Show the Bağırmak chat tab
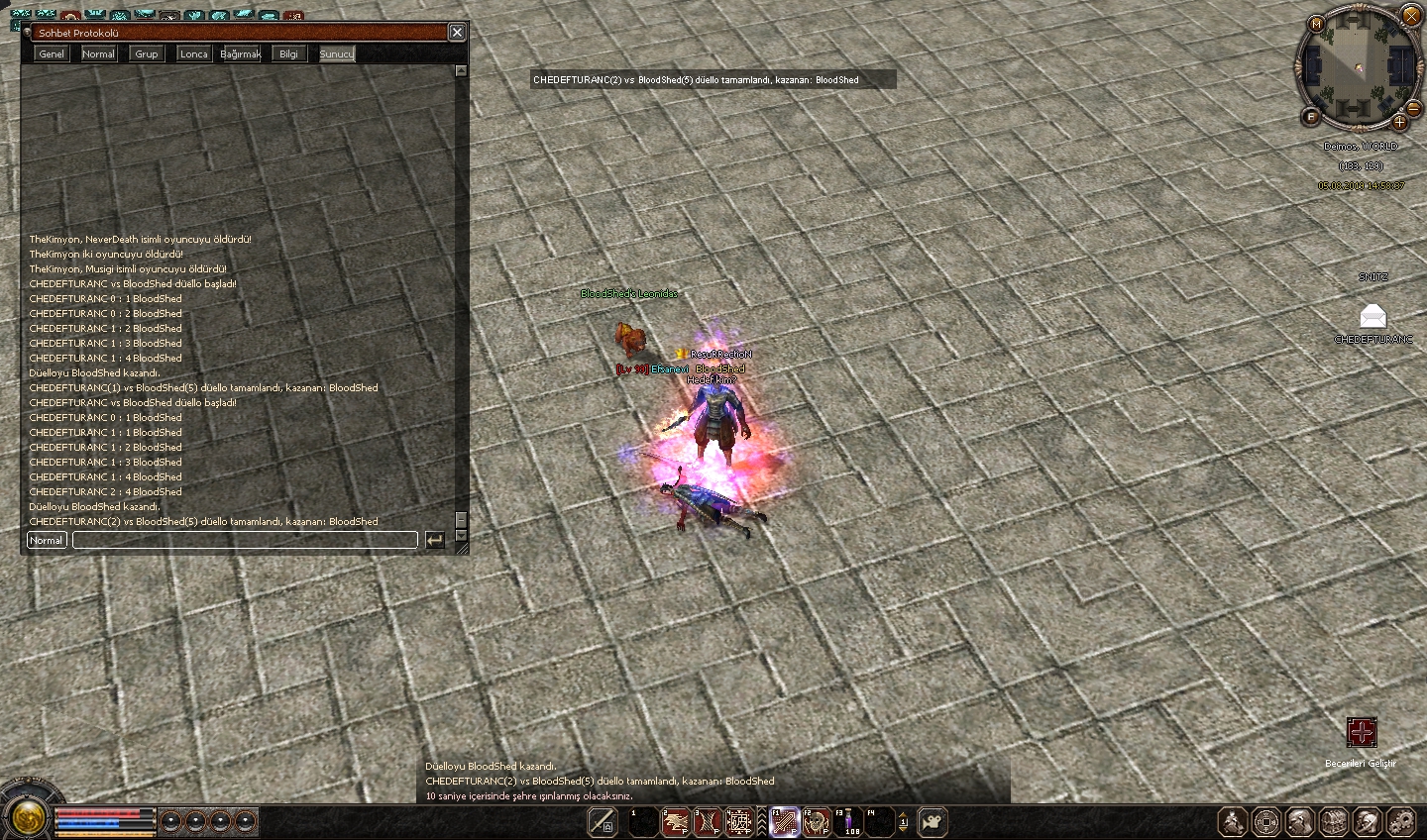The height and width of the screenshot is (840, 1427). (x=240, y=54)
